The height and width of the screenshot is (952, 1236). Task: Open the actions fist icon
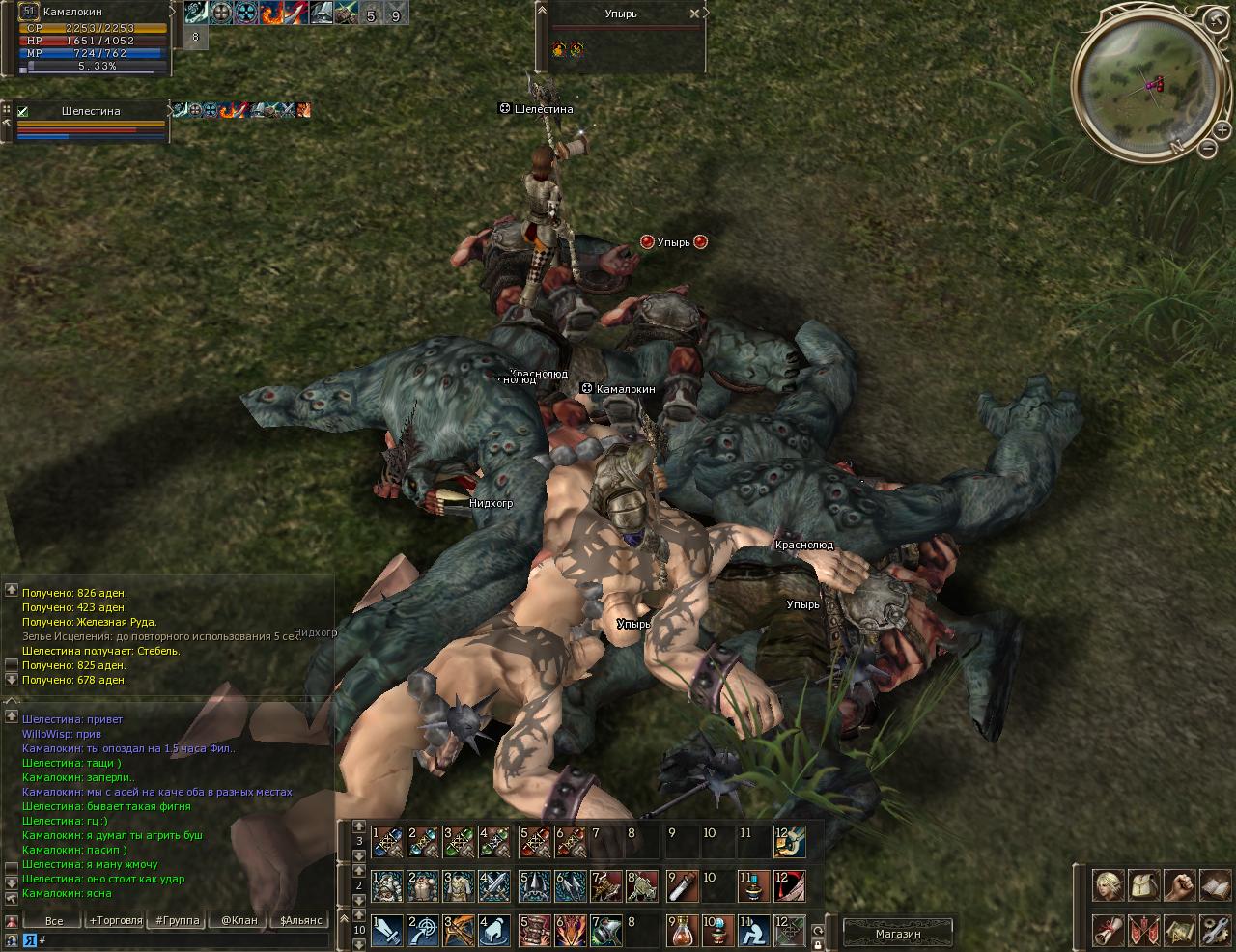coord(1180,885)
